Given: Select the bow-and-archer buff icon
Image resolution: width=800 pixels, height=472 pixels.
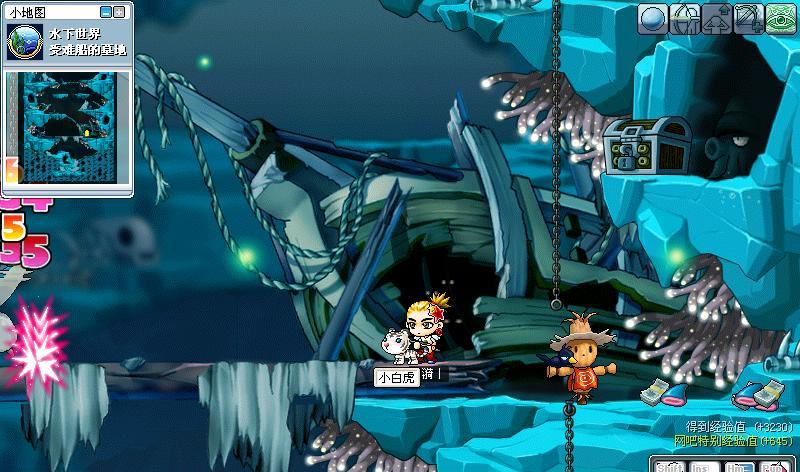Looking at the screenshot, I should click(x=685, y=18).
